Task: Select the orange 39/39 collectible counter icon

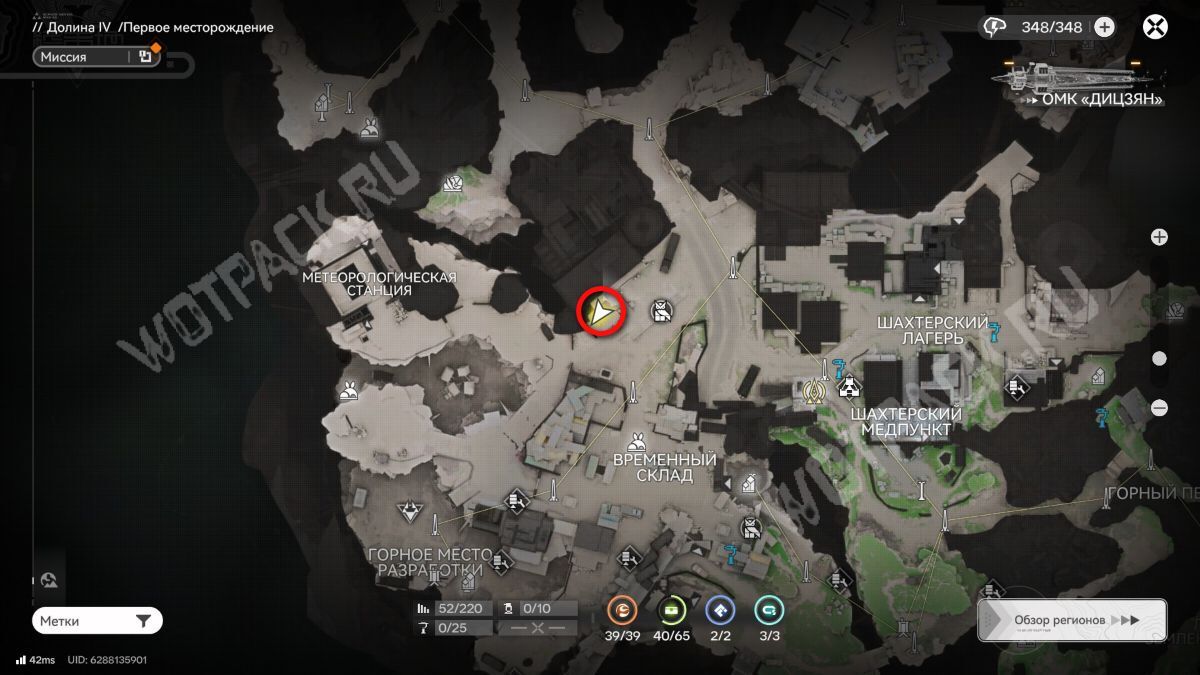Action: click(x=622, y=609)
